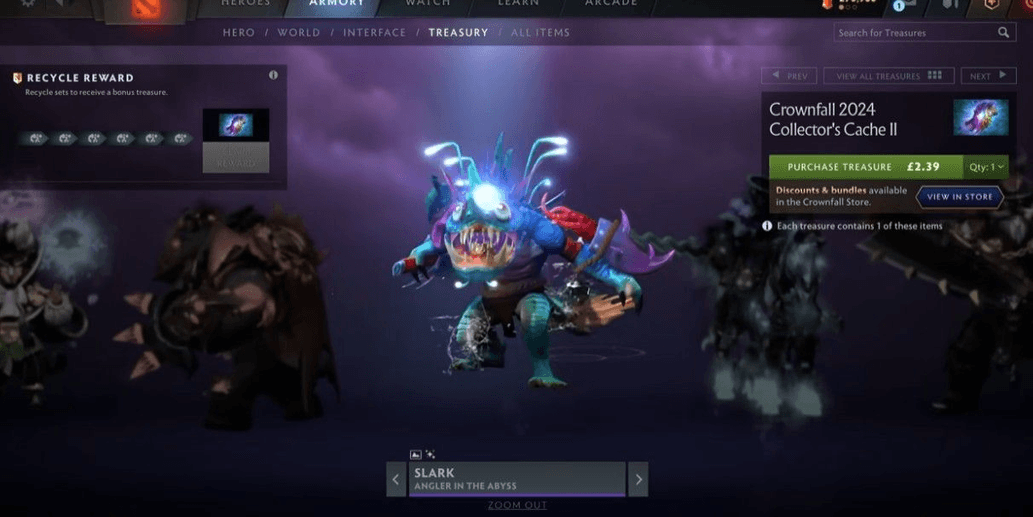The image size is (1033, 517).
Task: Open the Heroes top menu tab
Action: click(245, 4)
